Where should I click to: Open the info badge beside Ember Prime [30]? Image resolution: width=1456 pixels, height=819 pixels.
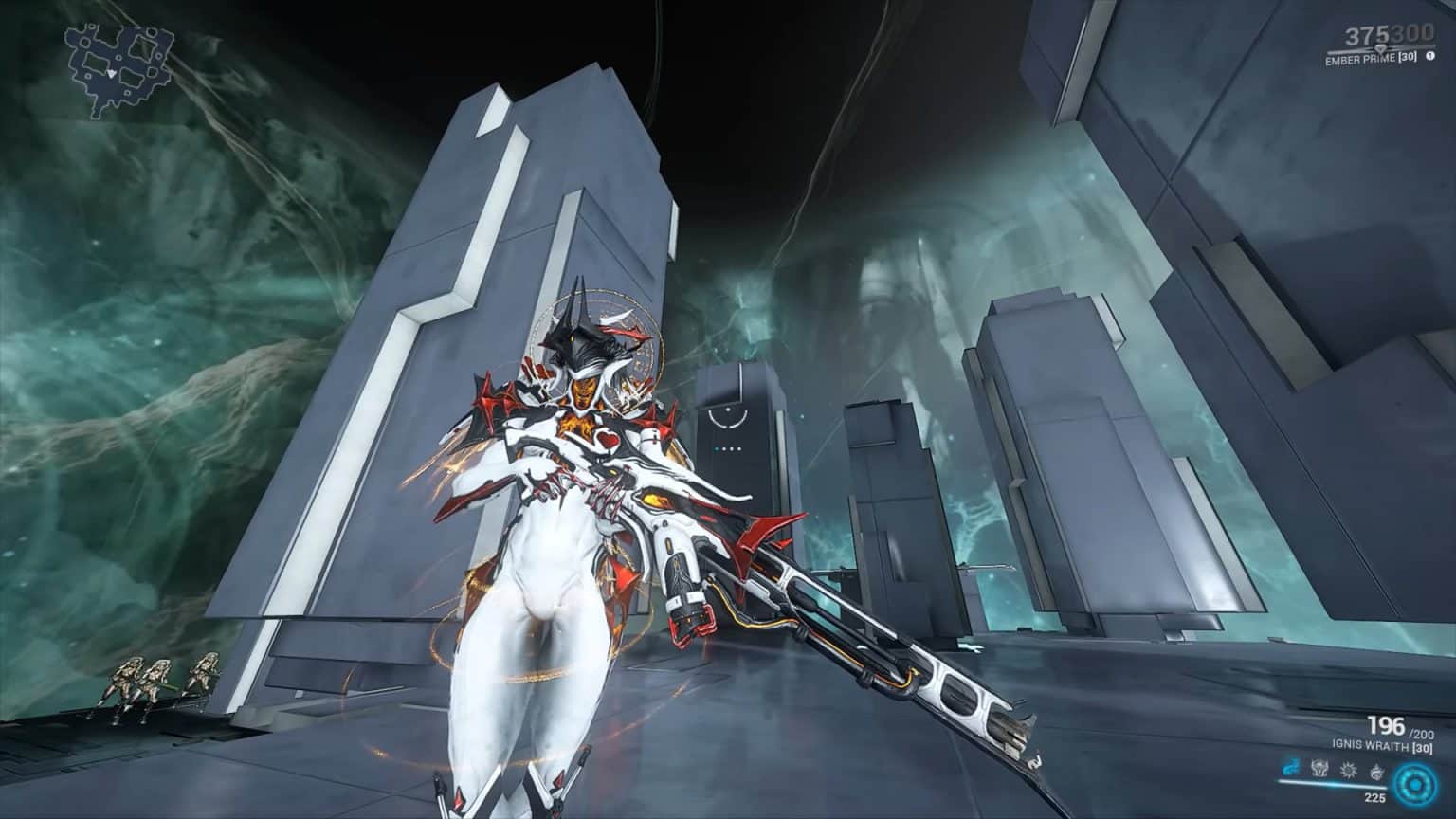tap(1431, 56)
